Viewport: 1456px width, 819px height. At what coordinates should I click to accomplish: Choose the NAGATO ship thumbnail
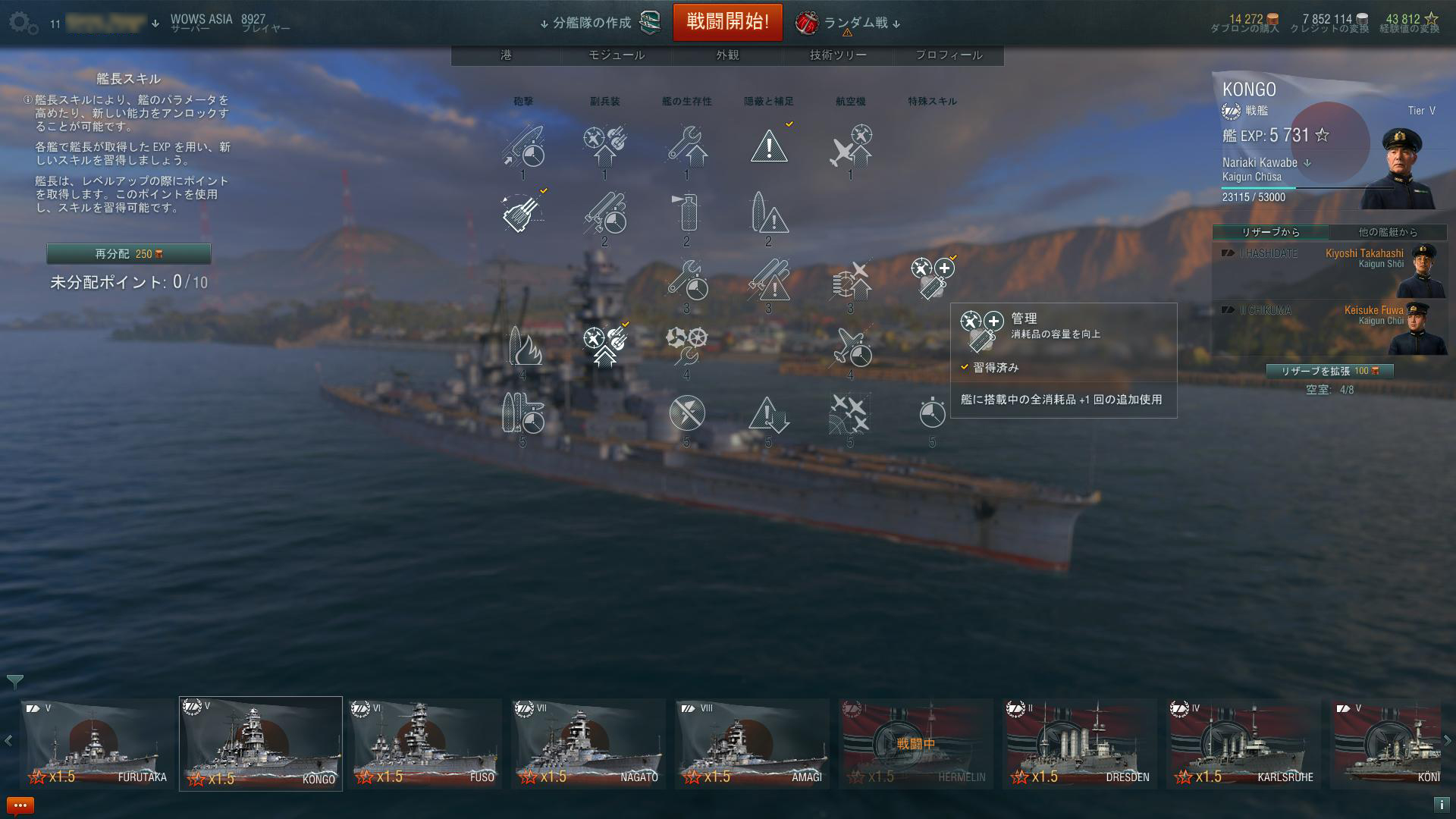[588, 743]
